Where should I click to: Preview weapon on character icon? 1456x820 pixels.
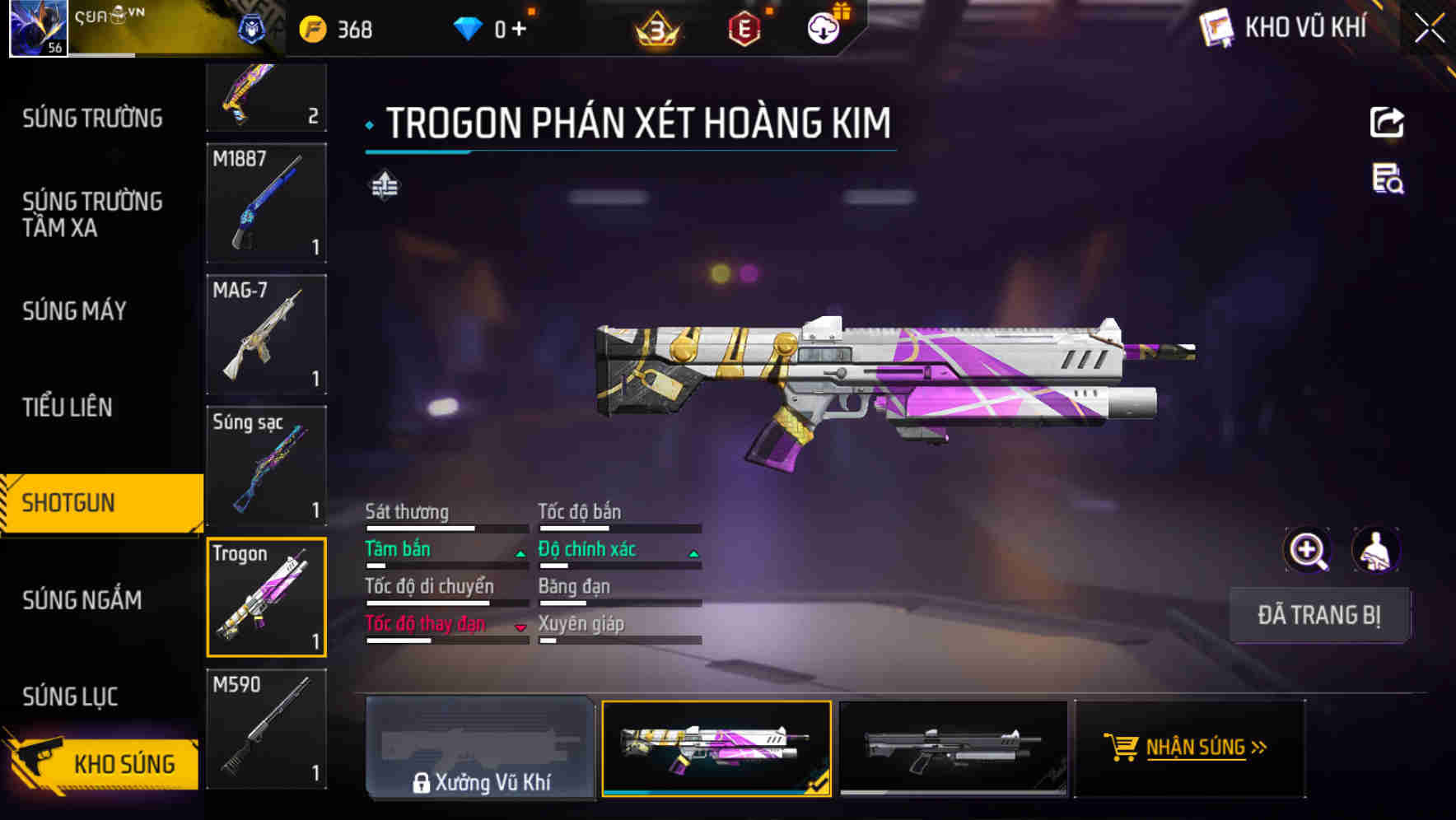(x=1375, y=550)
